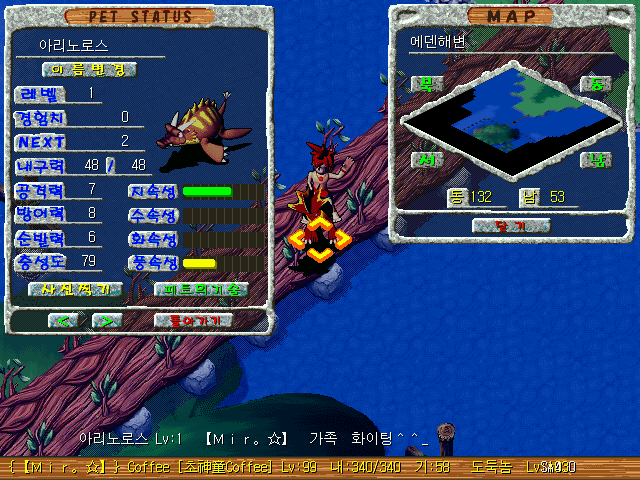Click the North (북) map direction button
640x480 pixels.
[427, 84]
